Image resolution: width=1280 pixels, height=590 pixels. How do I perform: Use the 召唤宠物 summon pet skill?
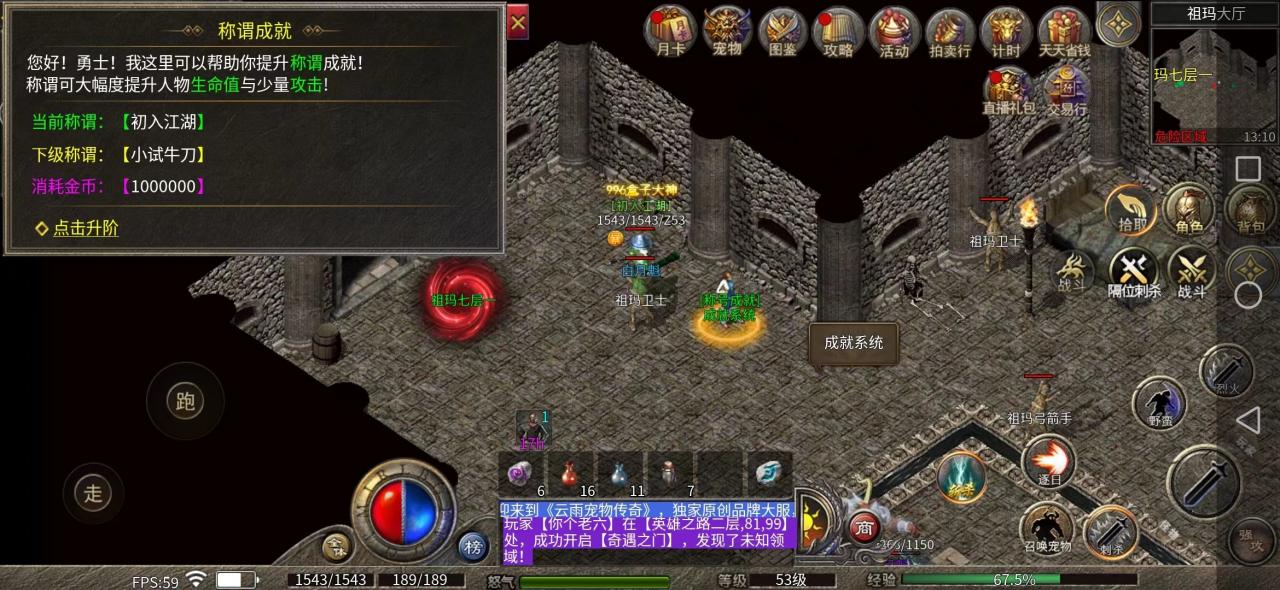[x=1046, y=527]
